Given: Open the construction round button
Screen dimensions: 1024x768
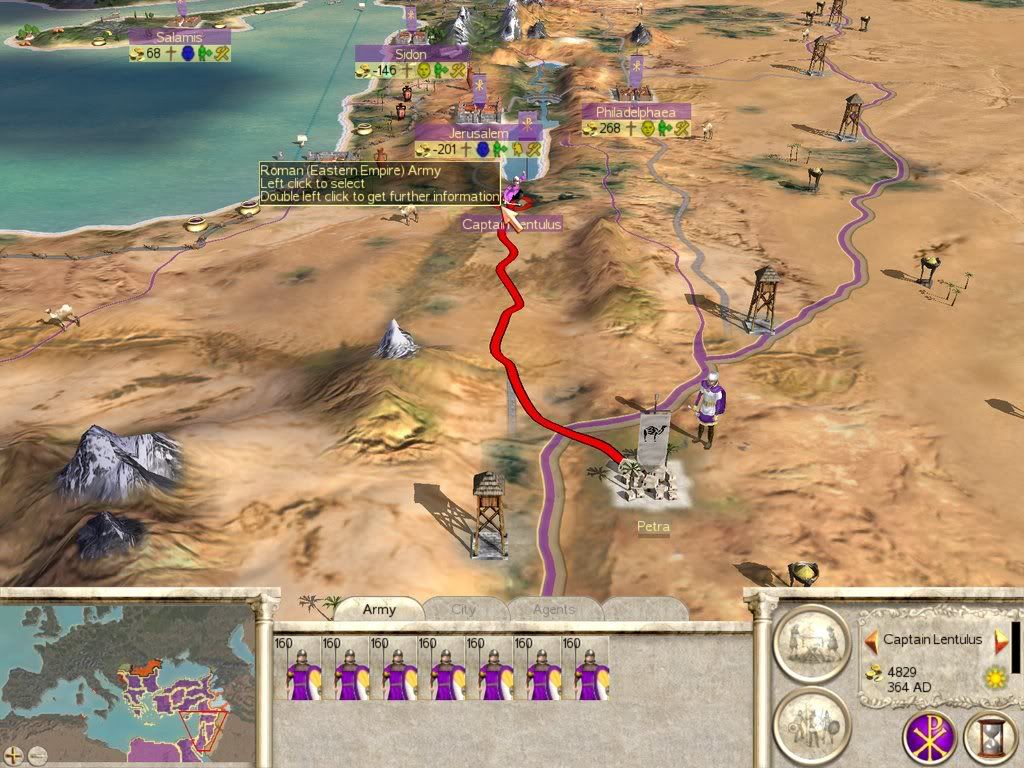Looking at the screenshot, I should pyautogui.click(x=811, y=644).
